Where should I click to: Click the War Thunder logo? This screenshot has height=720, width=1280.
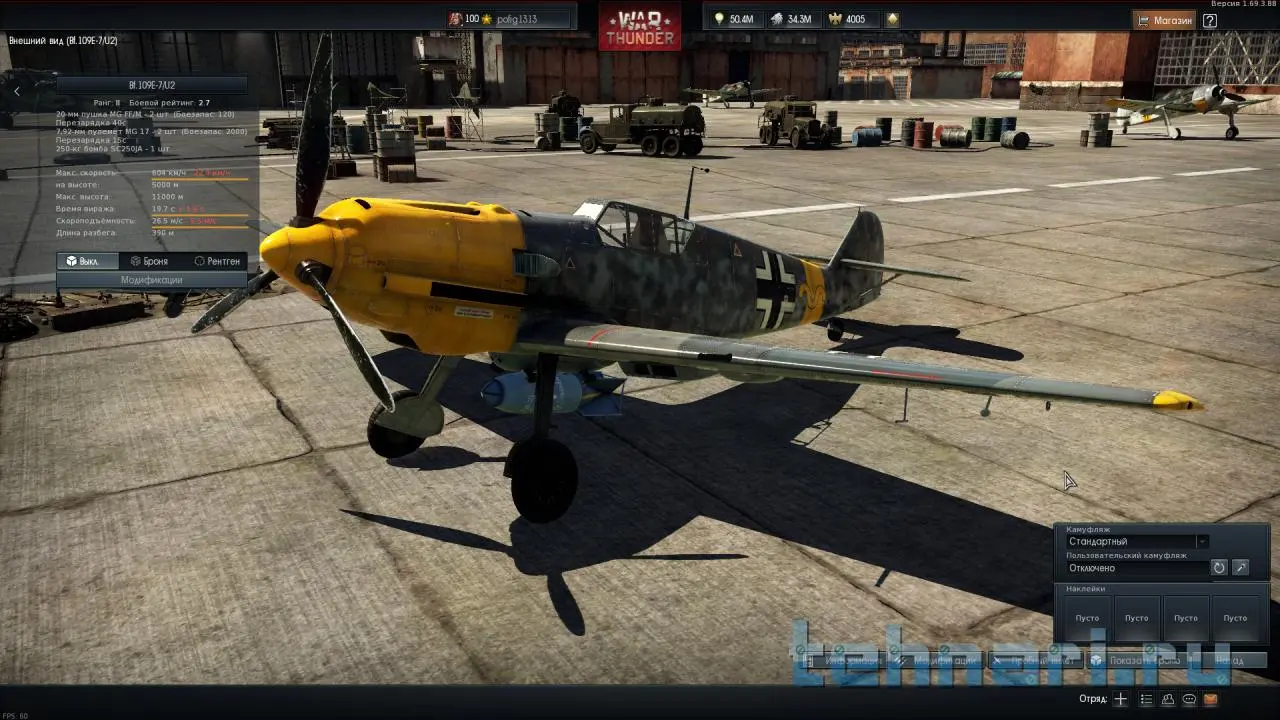point(640,26)
